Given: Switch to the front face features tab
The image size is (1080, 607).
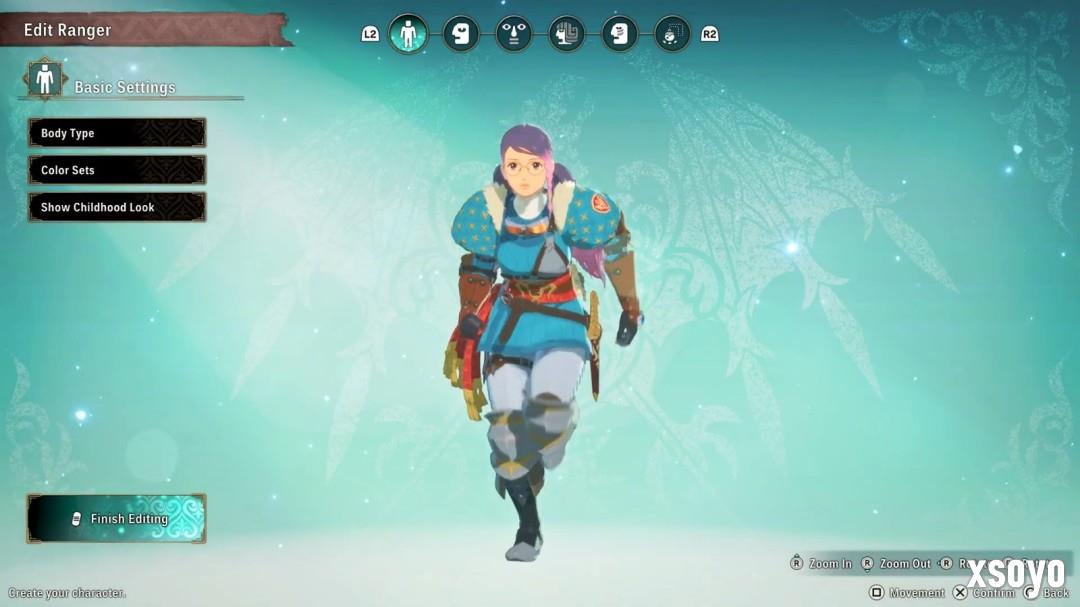Looking at the screenshot, I should point(514,34).
